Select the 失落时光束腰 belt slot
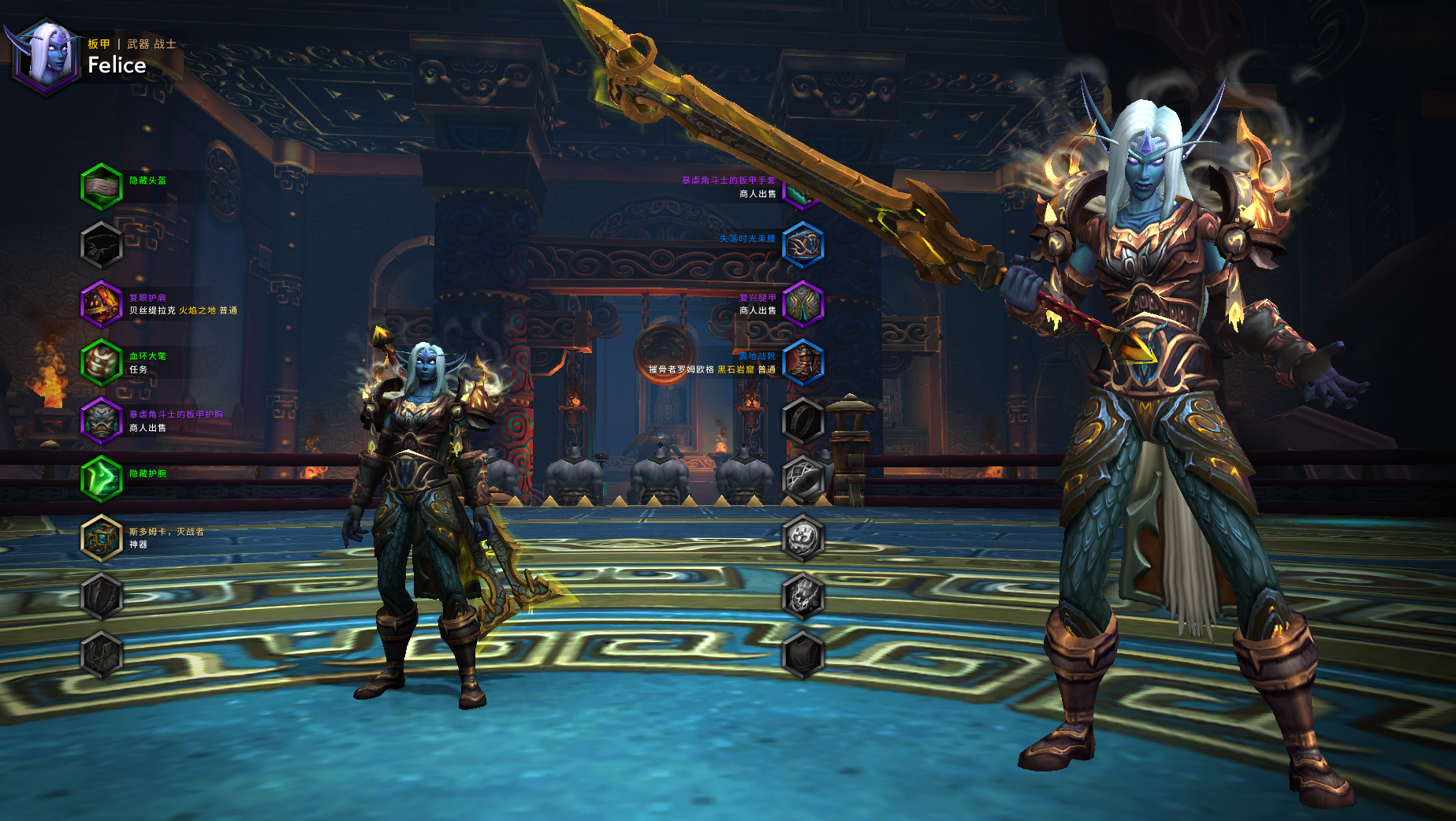 click(x=803, y=245)
